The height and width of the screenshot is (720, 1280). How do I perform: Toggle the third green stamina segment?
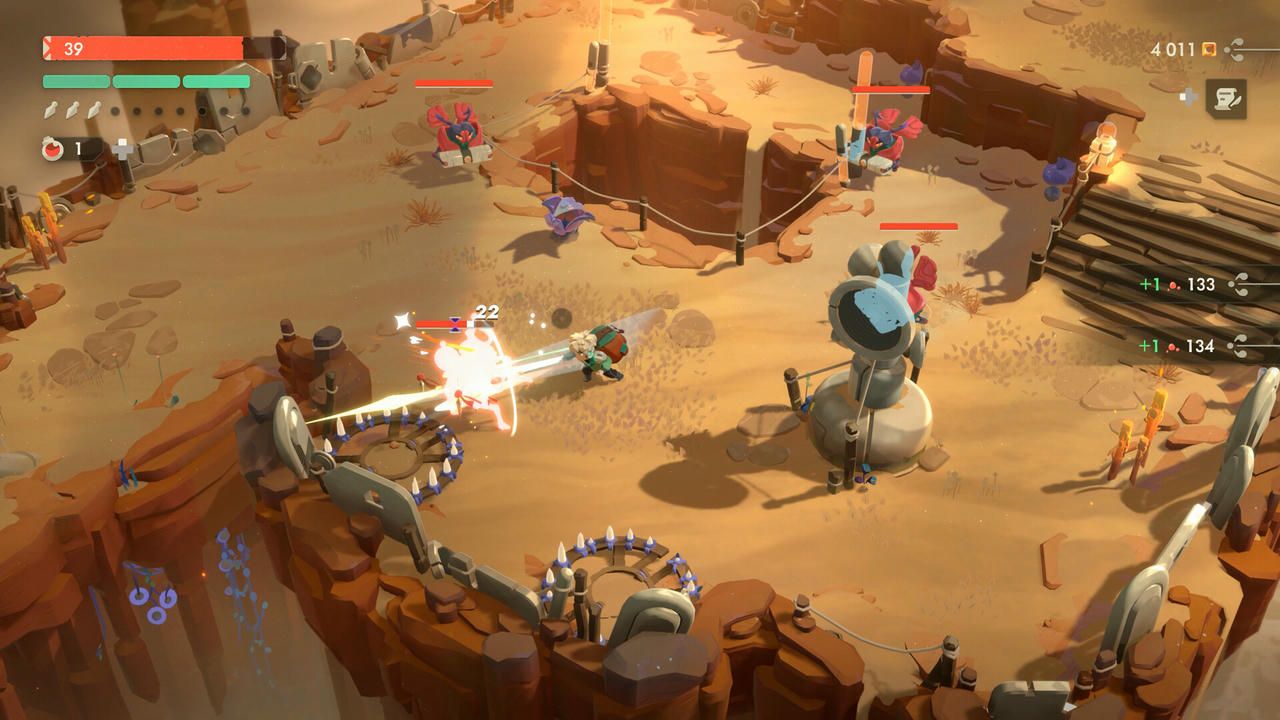(x=216, y=81)
